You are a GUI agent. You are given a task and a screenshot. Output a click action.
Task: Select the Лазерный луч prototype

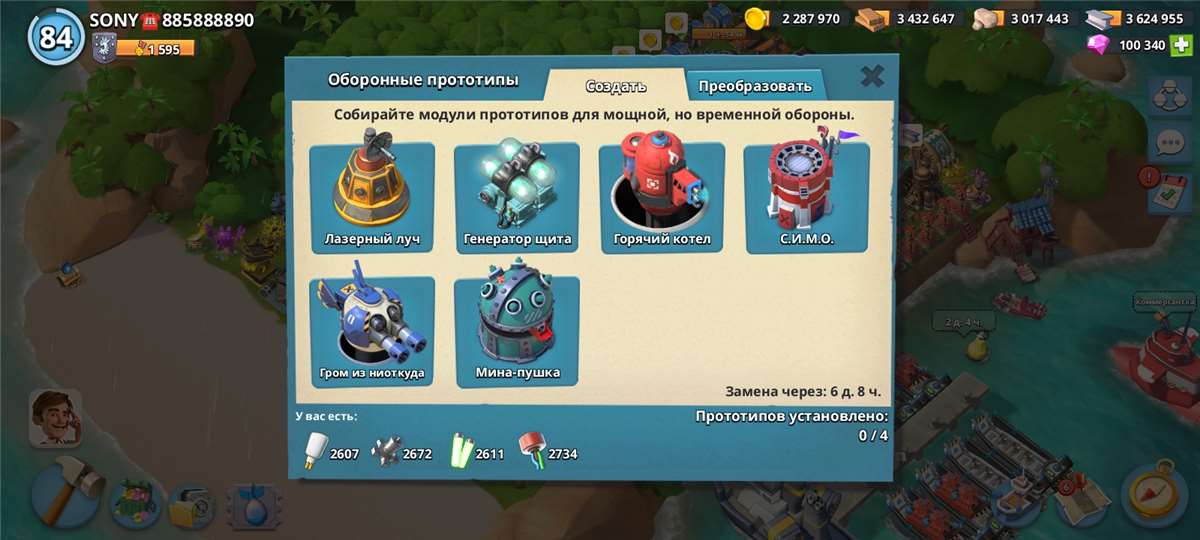(x=371, y=197)
